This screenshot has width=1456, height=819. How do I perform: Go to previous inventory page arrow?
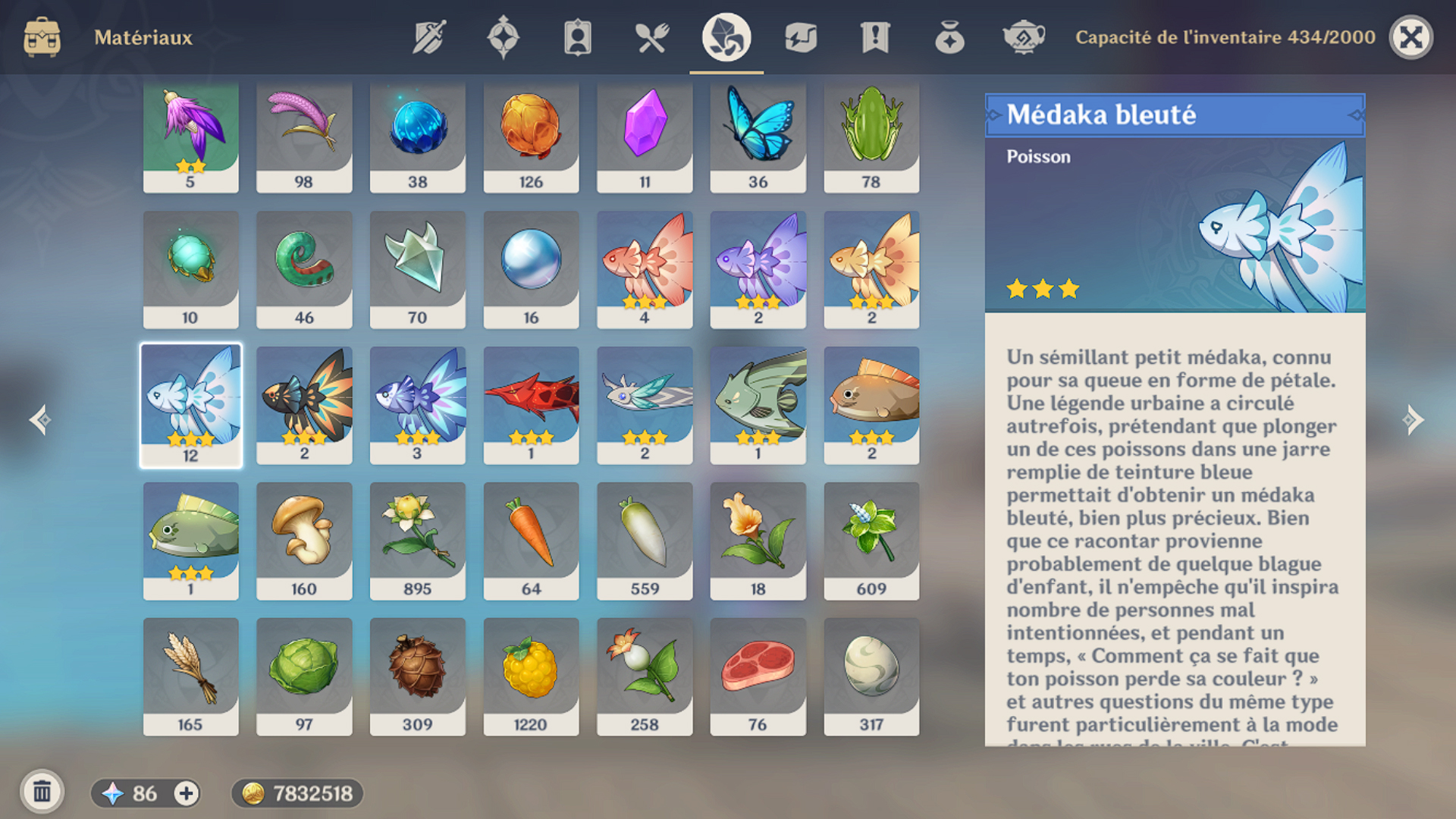point(40,419)
